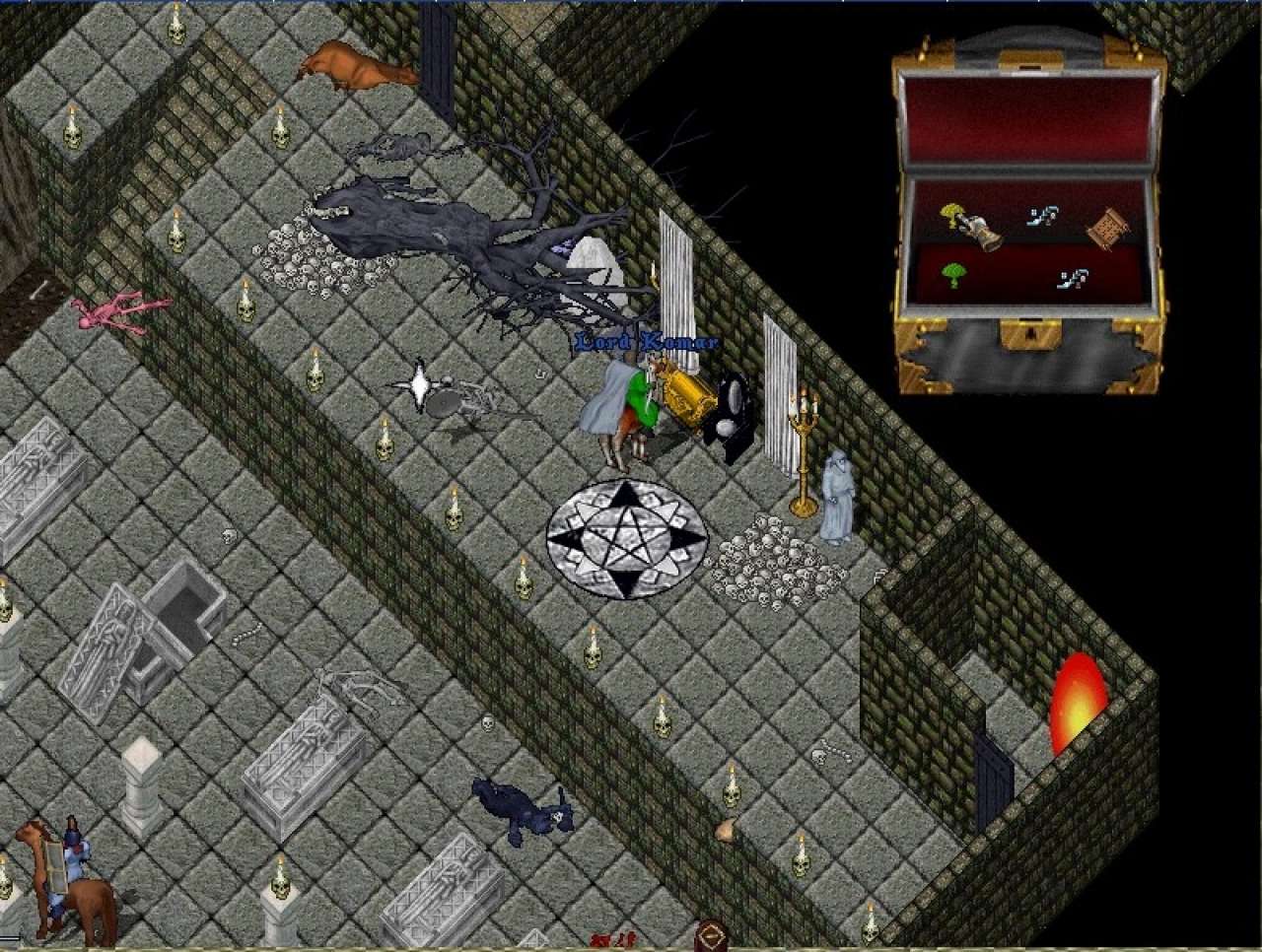Take the yellow reagent from the chest

953,212
